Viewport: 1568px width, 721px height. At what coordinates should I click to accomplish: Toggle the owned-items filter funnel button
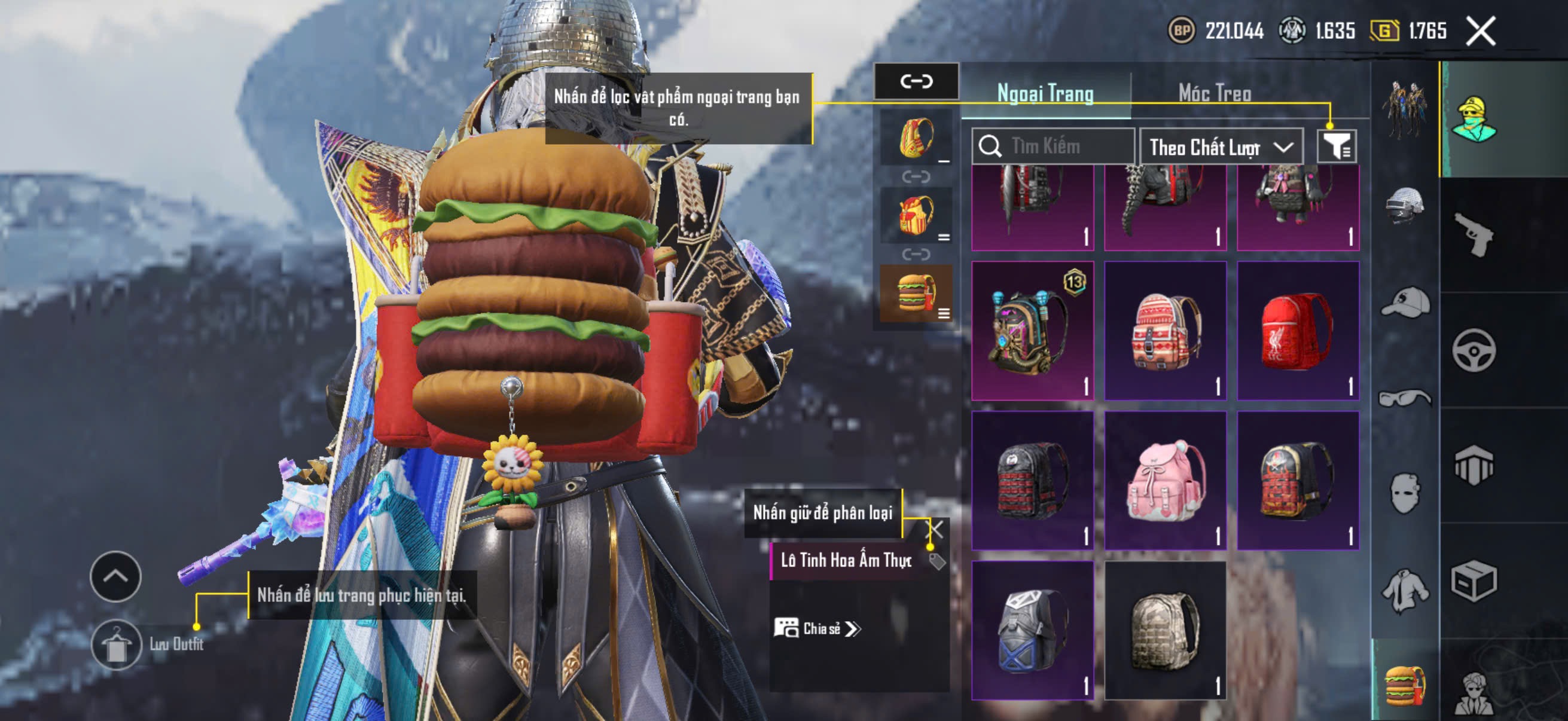coord(1337,146)
